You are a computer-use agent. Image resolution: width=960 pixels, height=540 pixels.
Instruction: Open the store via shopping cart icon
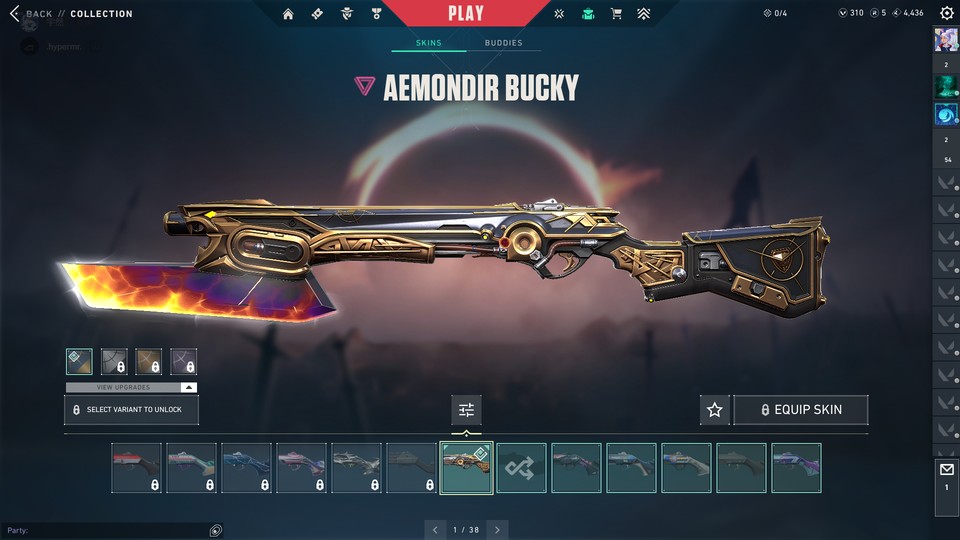click(x=616, y=14)
